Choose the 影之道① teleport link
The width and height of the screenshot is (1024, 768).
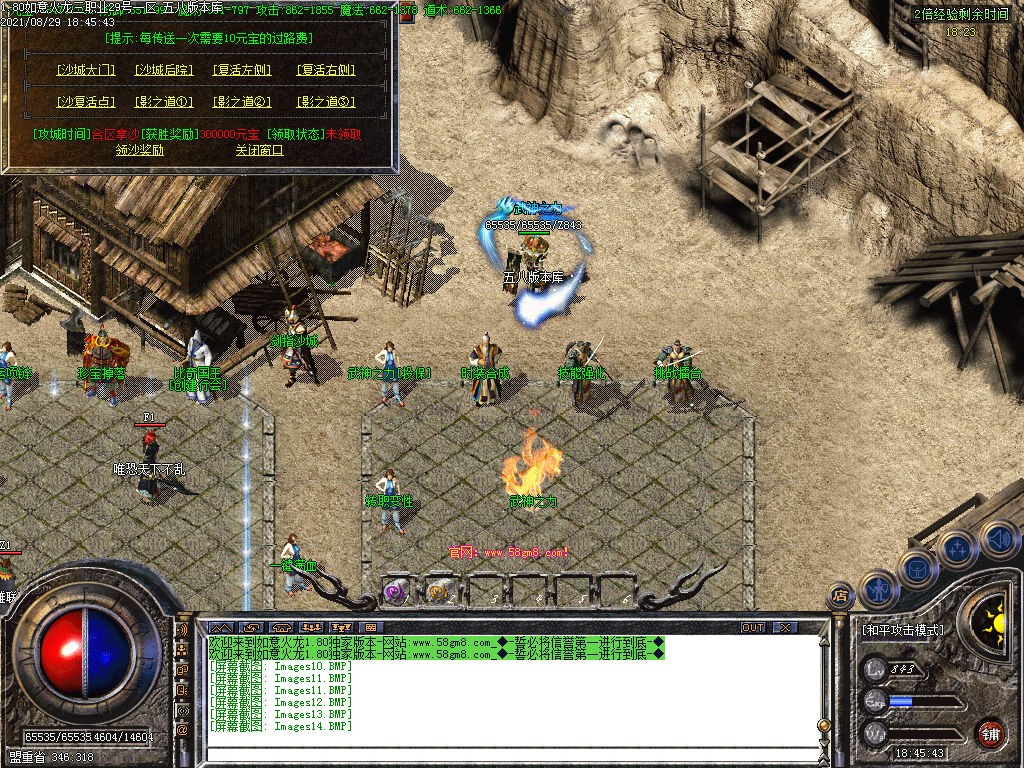coord(163,102)
